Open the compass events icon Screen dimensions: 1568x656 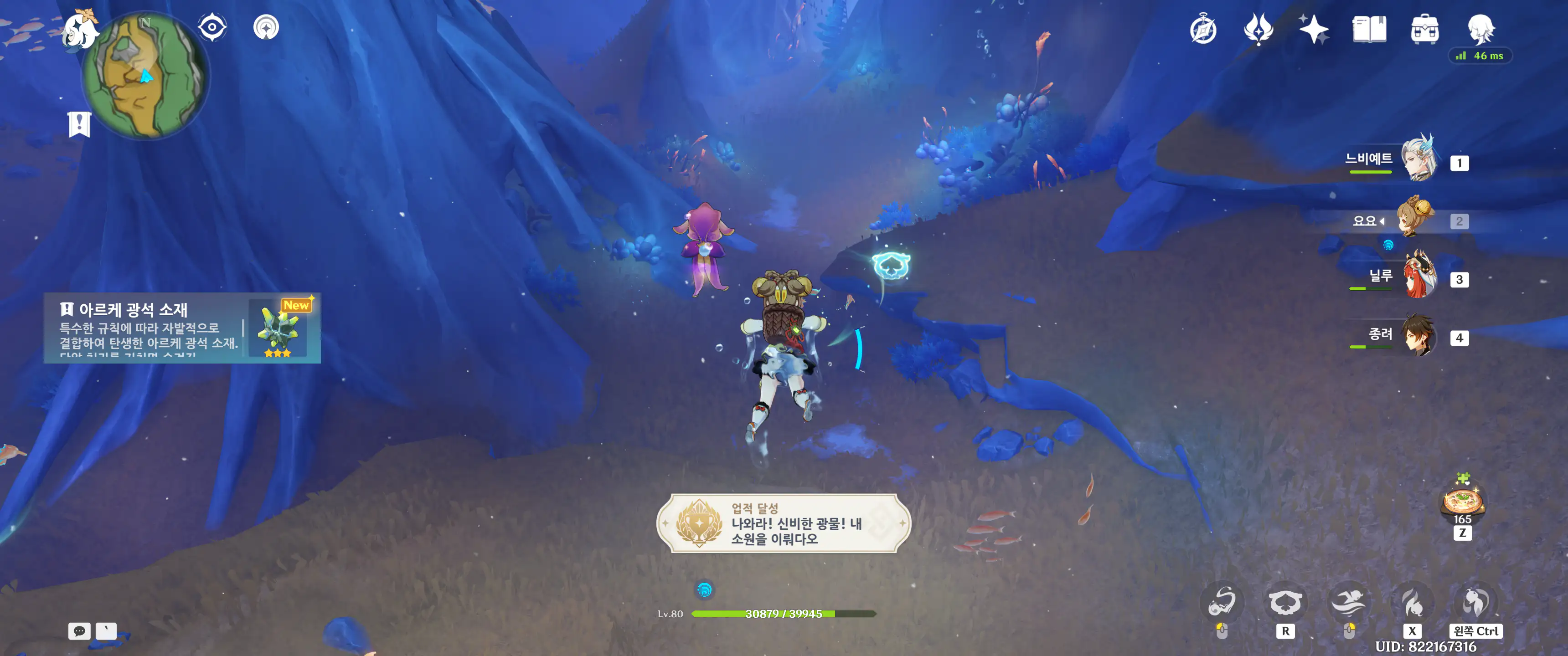(1203, 29)
